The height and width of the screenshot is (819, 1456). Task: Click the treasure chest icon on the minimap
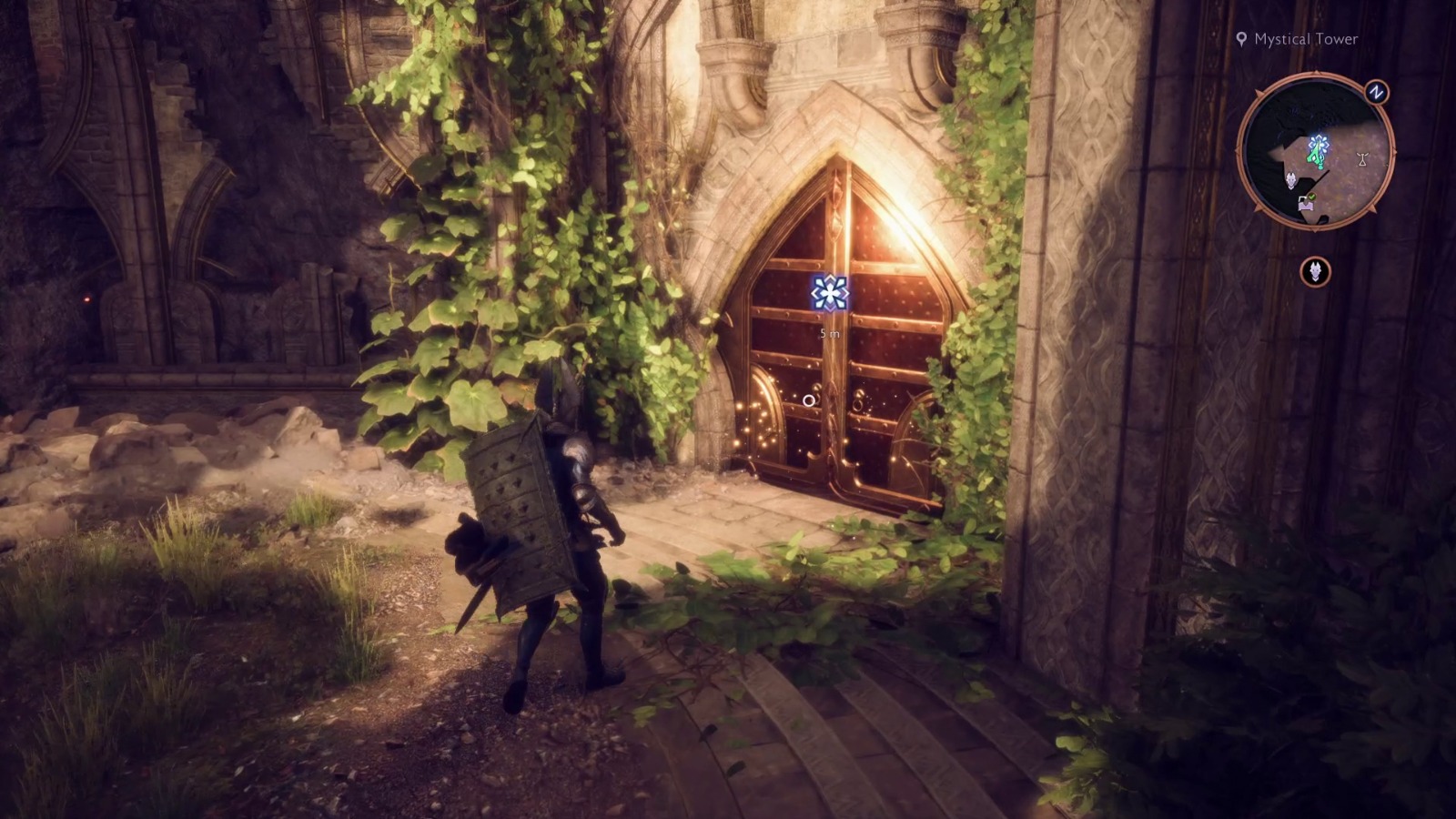tap(1307, 205)
